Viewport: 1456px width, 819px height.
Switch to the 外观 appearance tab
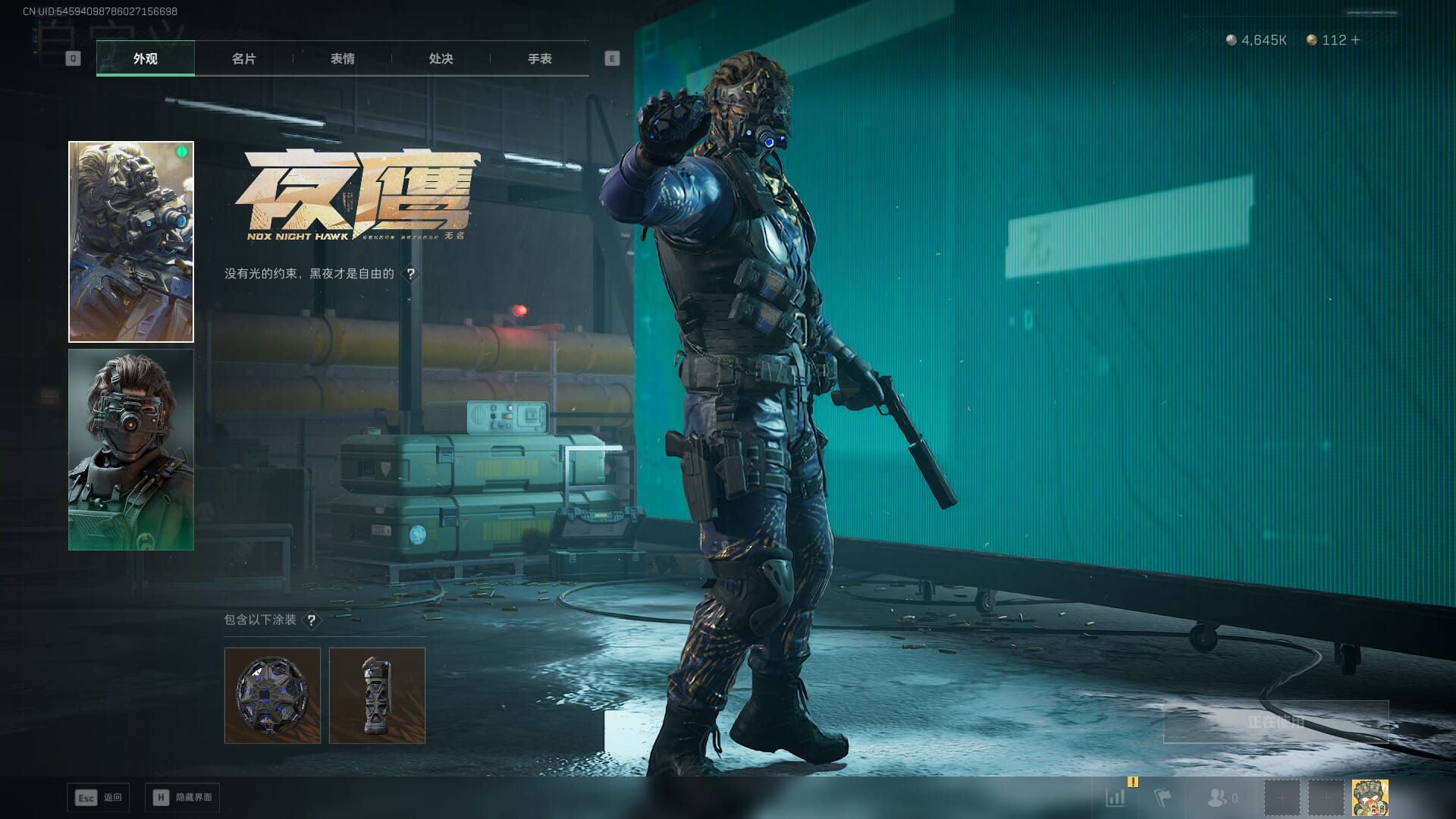pyautogui.click(x=145, y=58)
